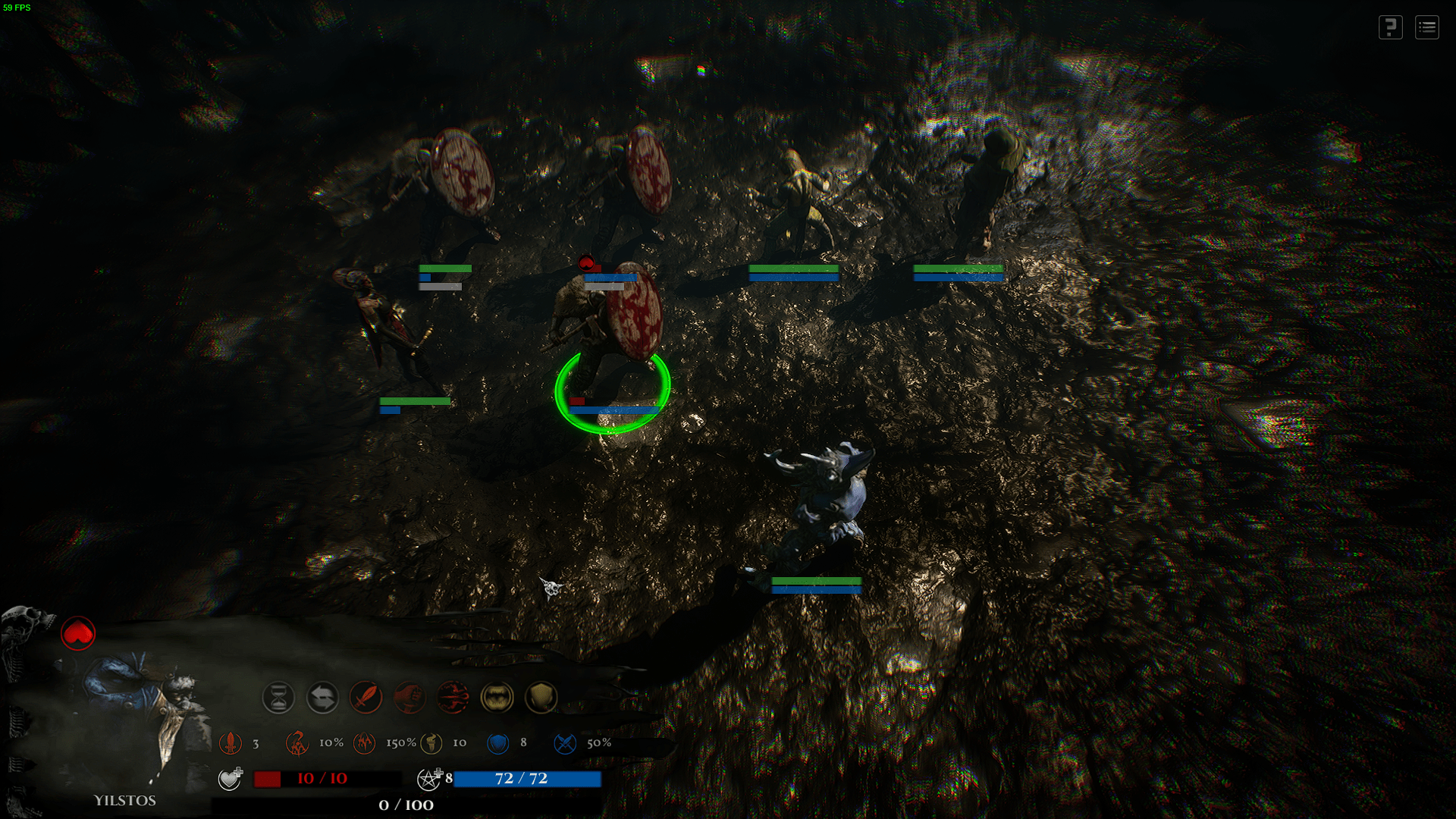Viewport: 1456px width, 819px height.
Task: Click the blue shield armor stat icon
Action: 497,743
